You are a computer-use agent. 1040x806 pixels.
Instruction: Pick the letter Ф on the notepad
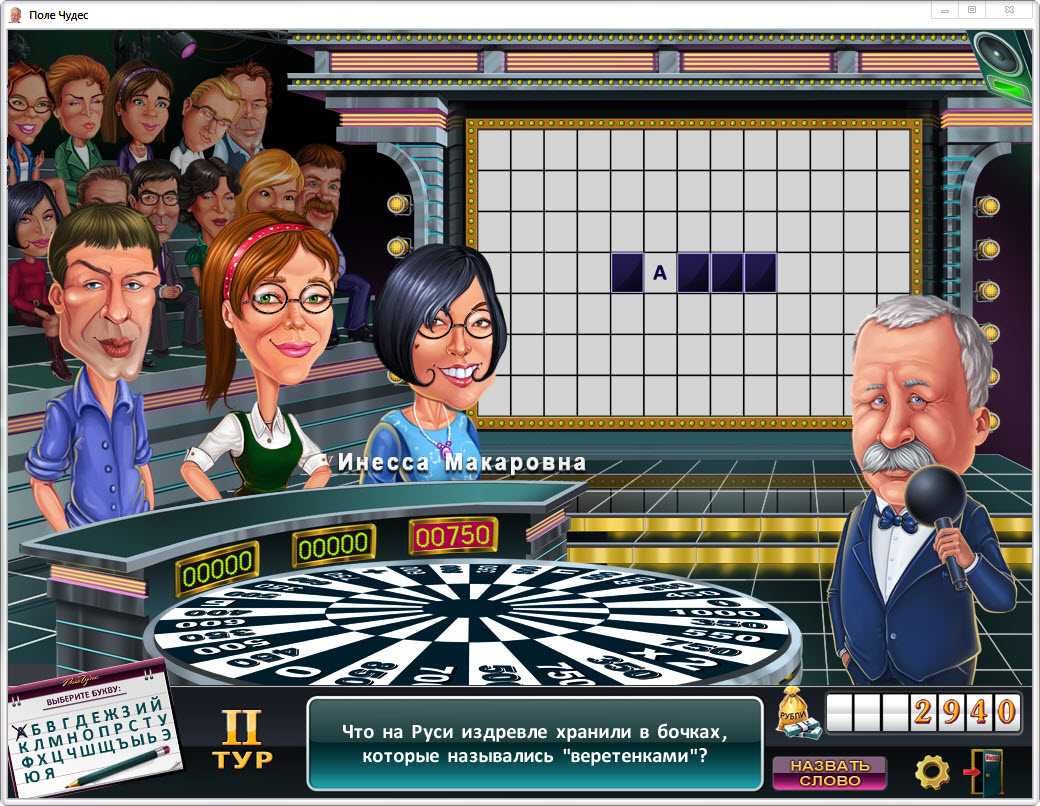pyautogui.click(x=26, y=760)
